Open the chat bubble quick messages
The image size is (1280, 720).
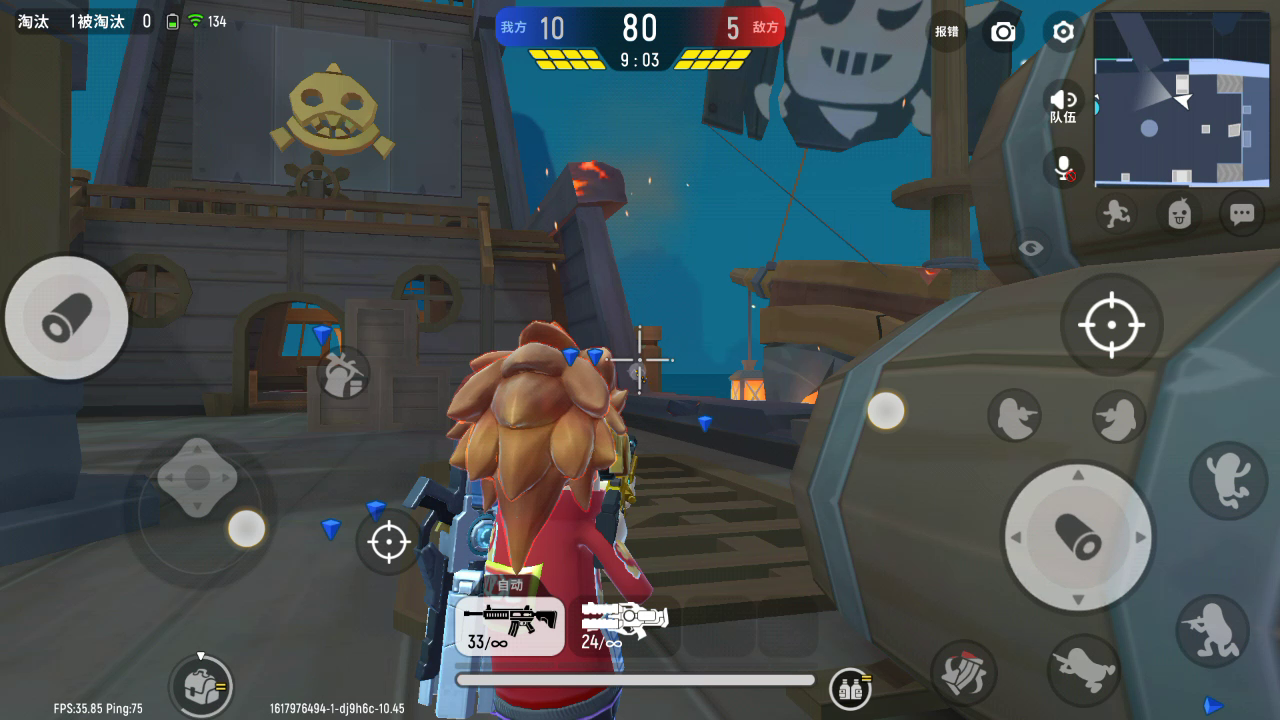1242,213
